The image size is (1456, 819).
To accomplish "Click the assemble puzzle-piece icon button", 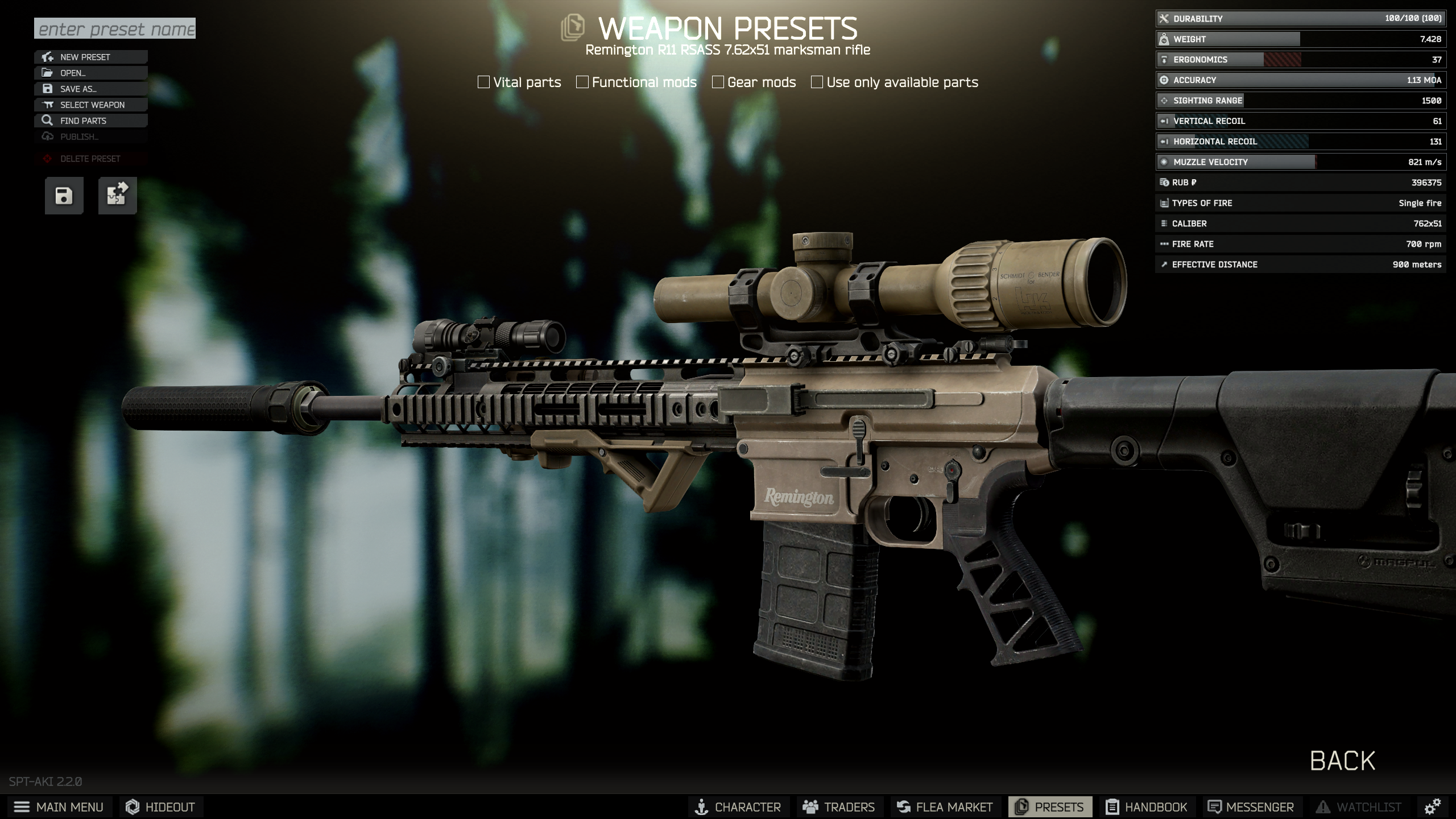I will (x=117, y=196).
